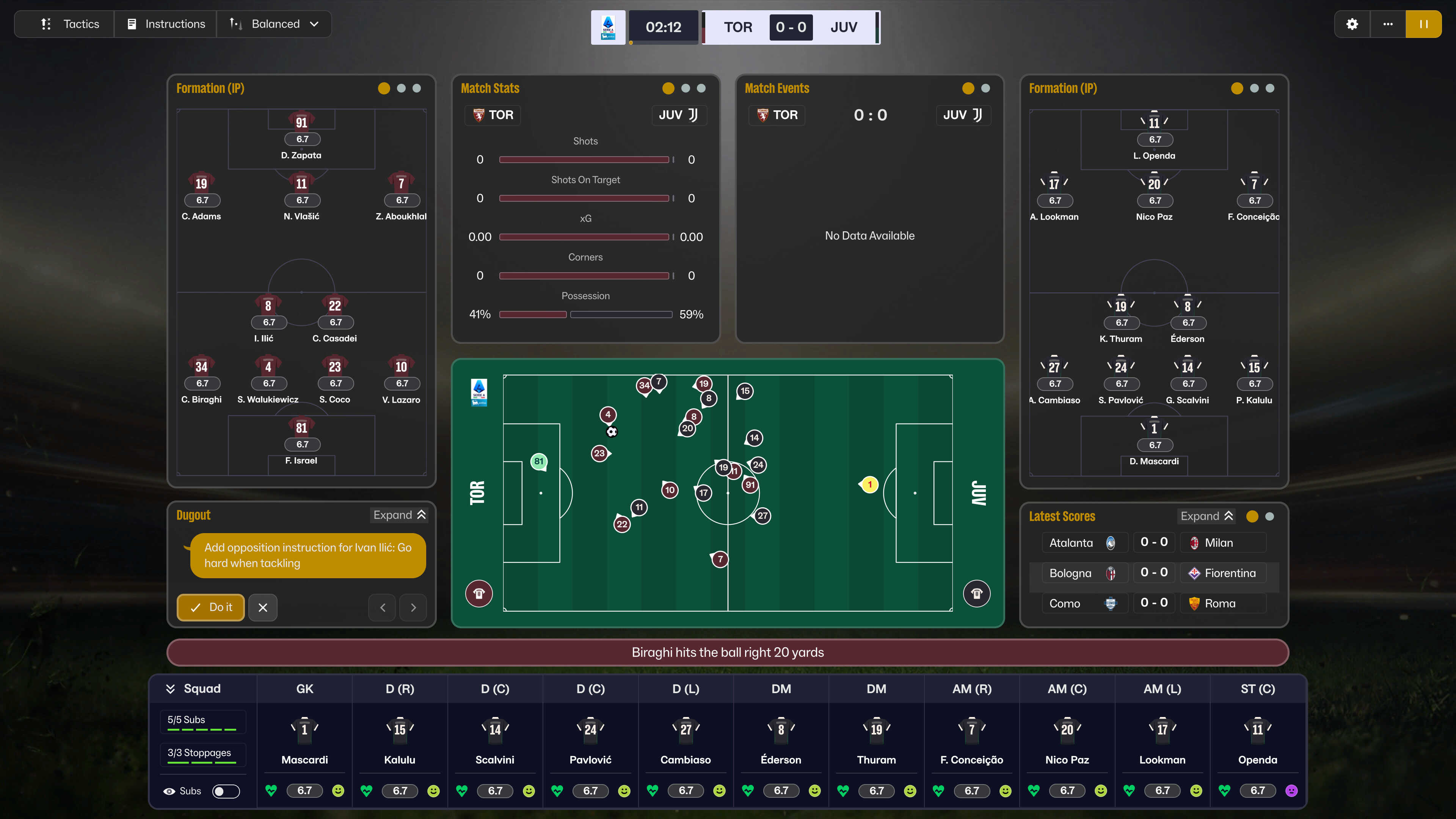Expand the Latest Scores panel
The height and width of the screenshot is (819, 1456).
(x=1206, y=516)
